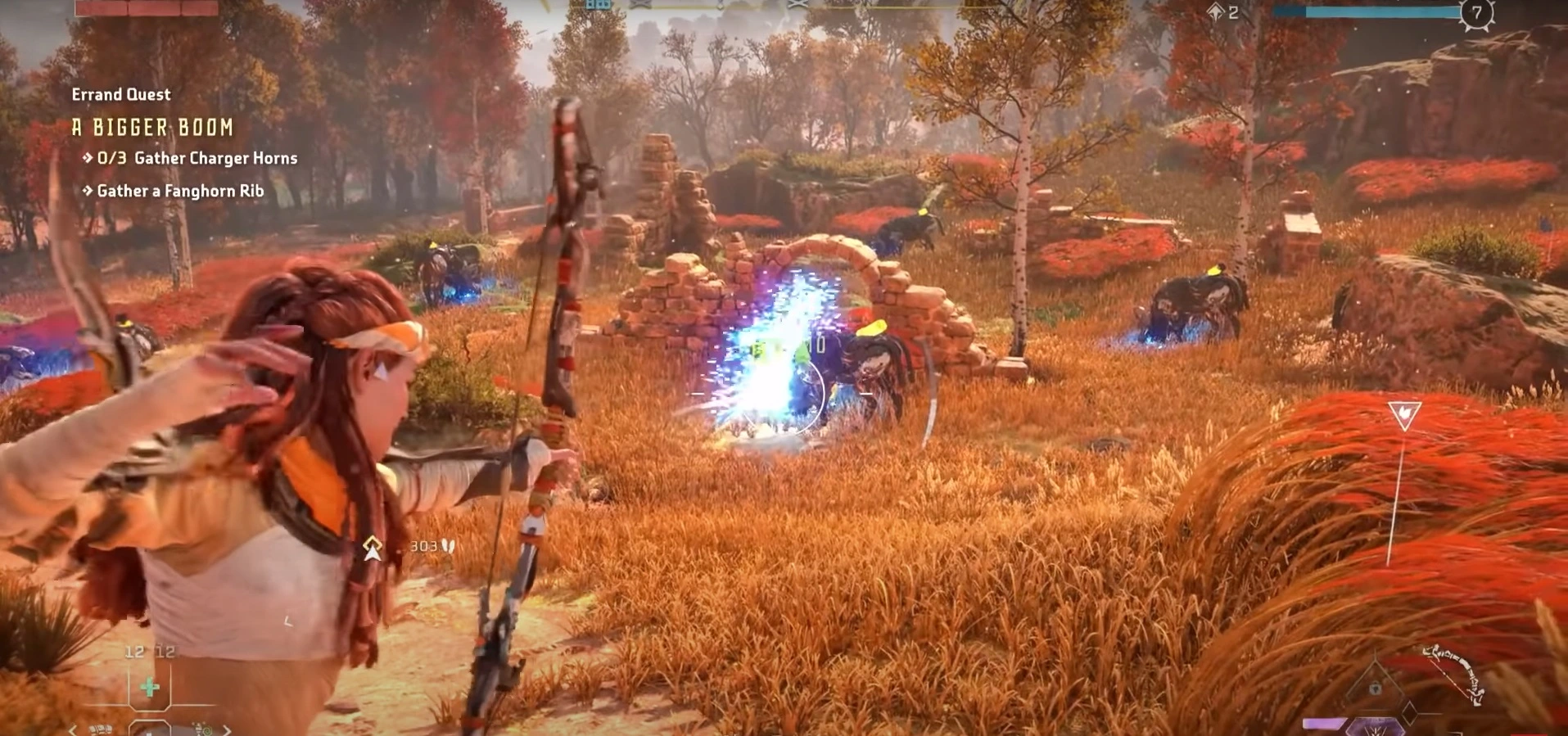Click the player level 7 badge

tap(1476, 12)
